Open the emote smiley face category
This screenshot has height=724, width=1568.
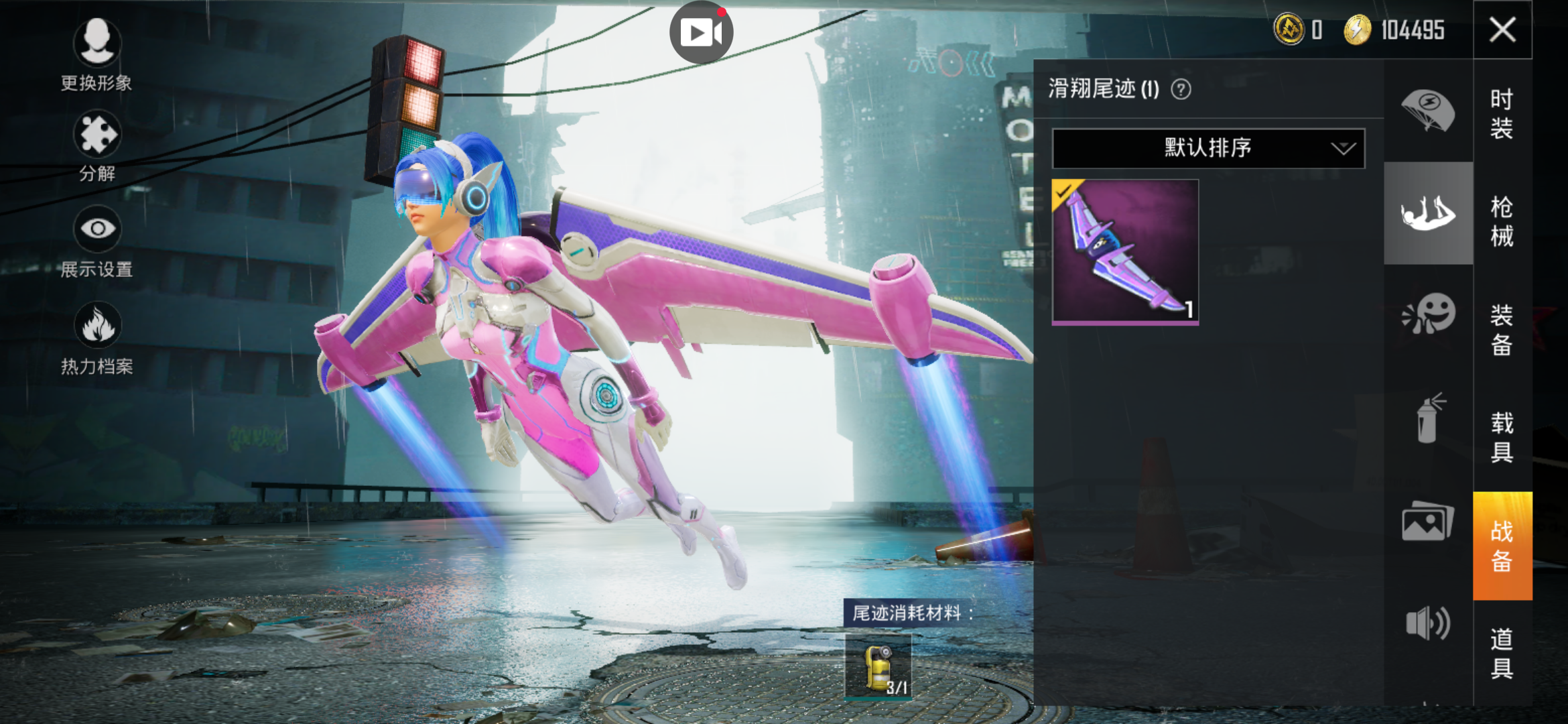click(x=1428, y=313)
